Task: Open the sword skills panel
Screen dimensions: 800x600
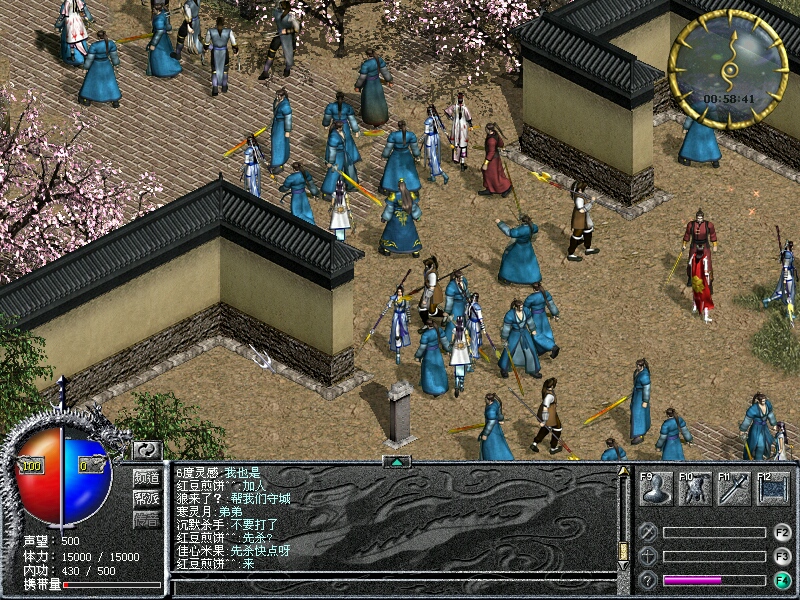Action: pyautogui.click(x=734, y=489)
